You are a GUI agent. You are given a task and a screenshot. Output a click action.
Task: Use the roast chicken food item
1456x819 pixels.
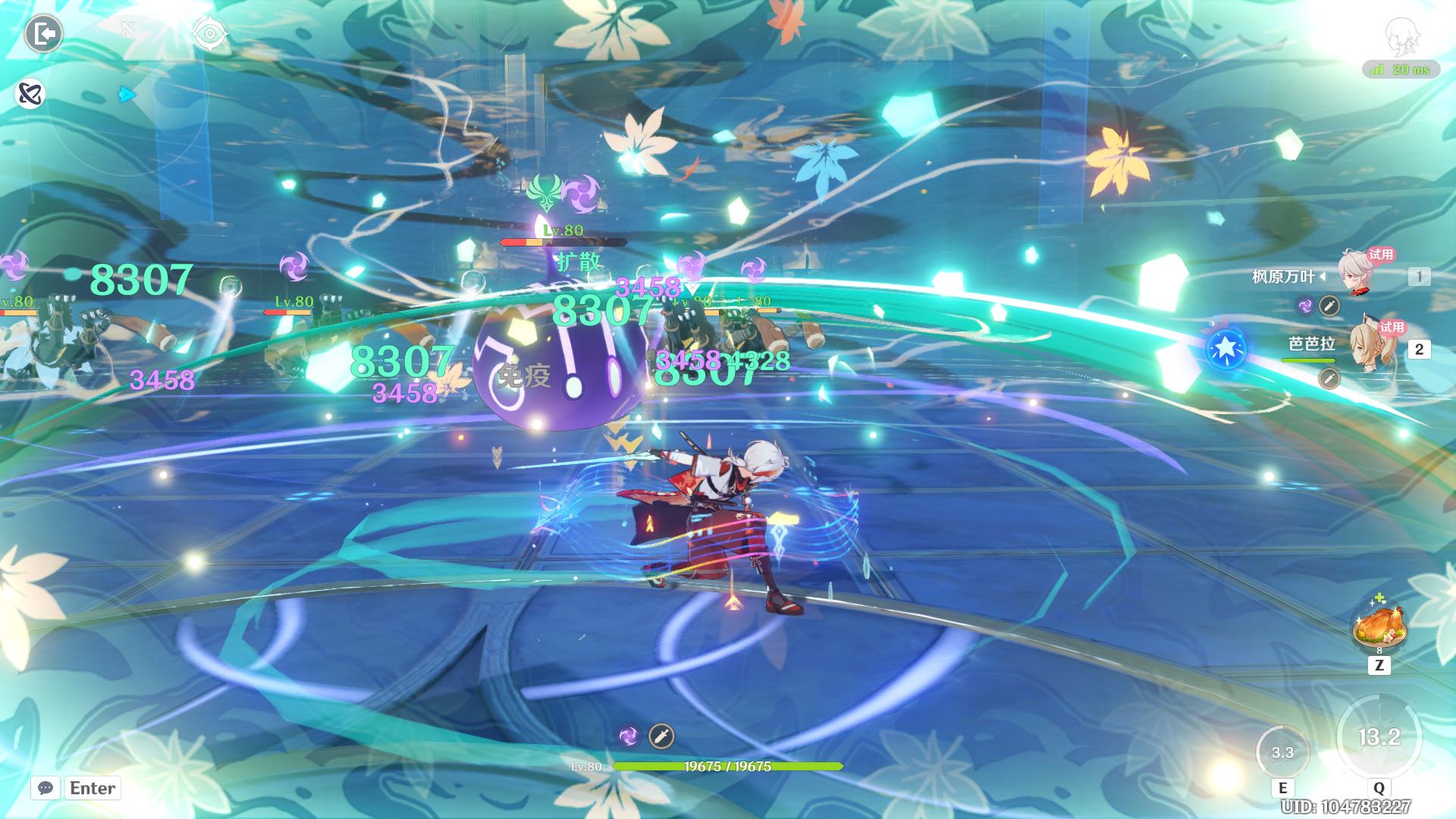[x=1379, y=629]
